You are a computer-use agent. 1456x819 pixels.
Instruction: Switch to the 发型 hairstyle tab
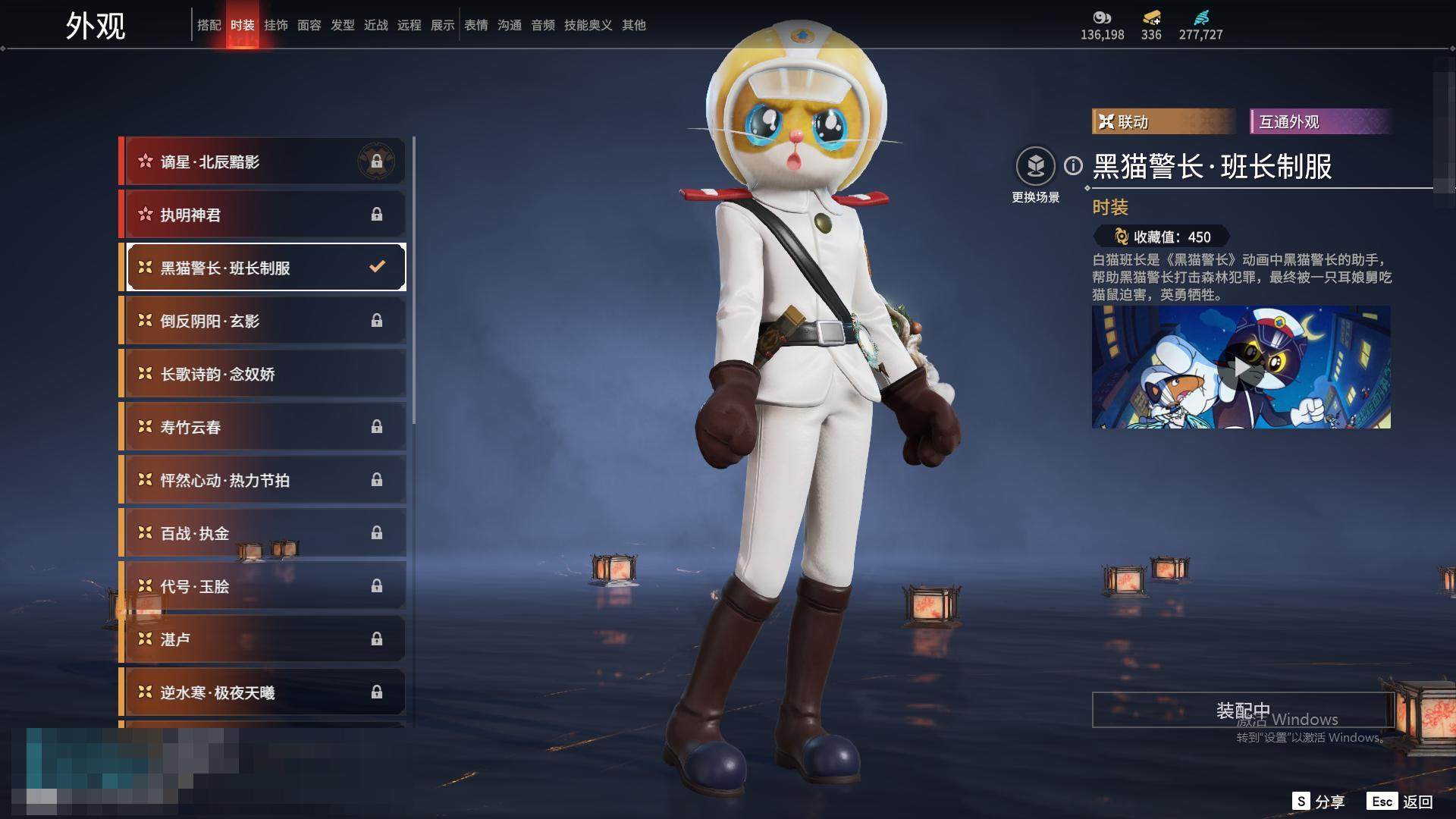pyautogui.click(x=342, y=25)
